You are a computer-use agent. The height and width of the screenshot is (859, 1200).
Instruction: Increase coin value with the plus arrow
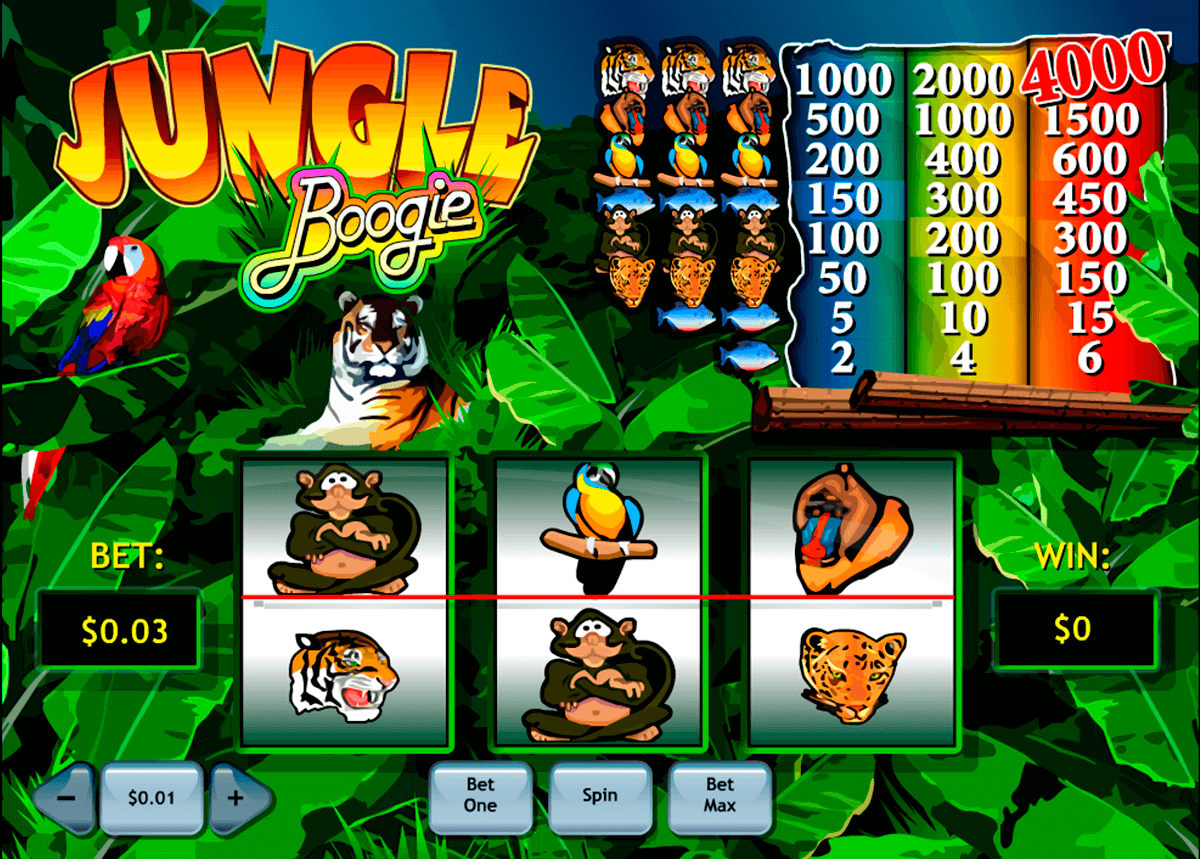pos(238,799)
